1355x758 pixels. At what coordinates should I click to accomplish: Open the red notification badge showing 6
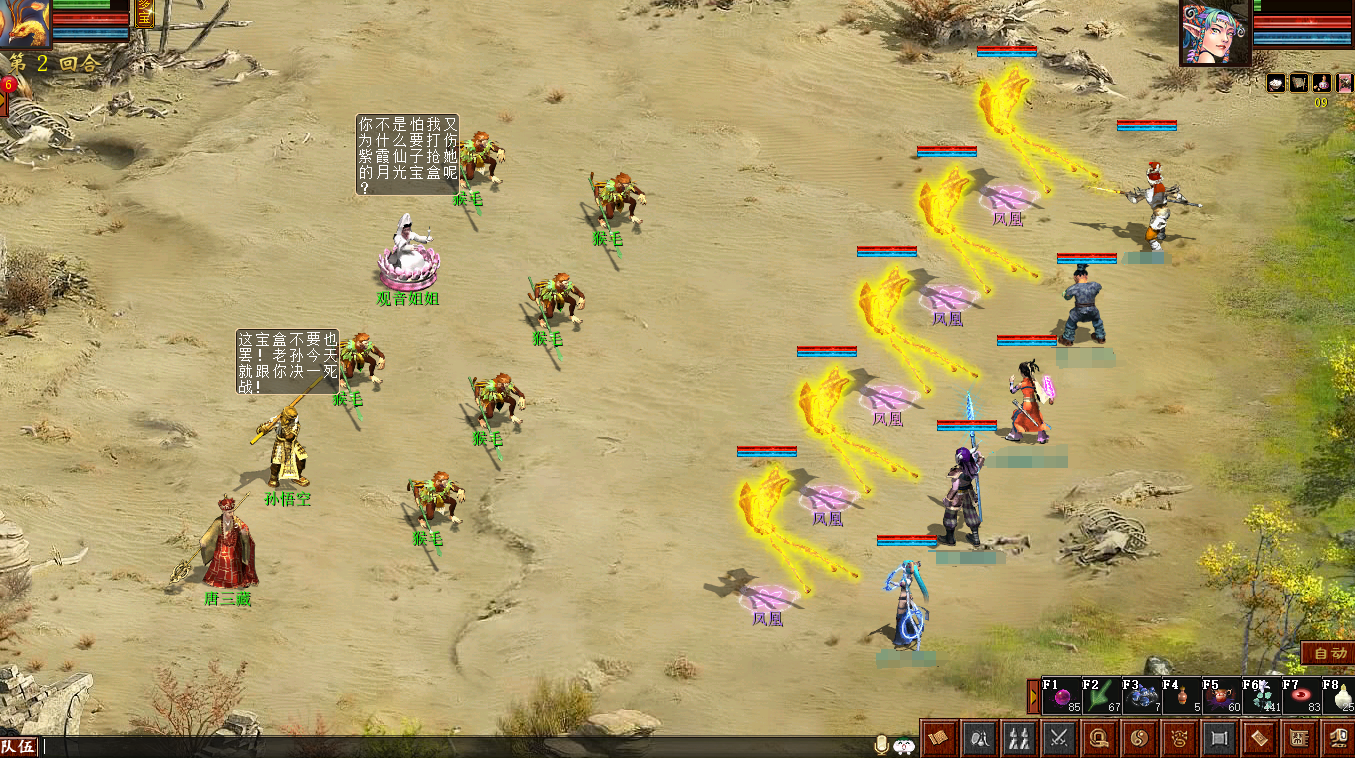8,85
